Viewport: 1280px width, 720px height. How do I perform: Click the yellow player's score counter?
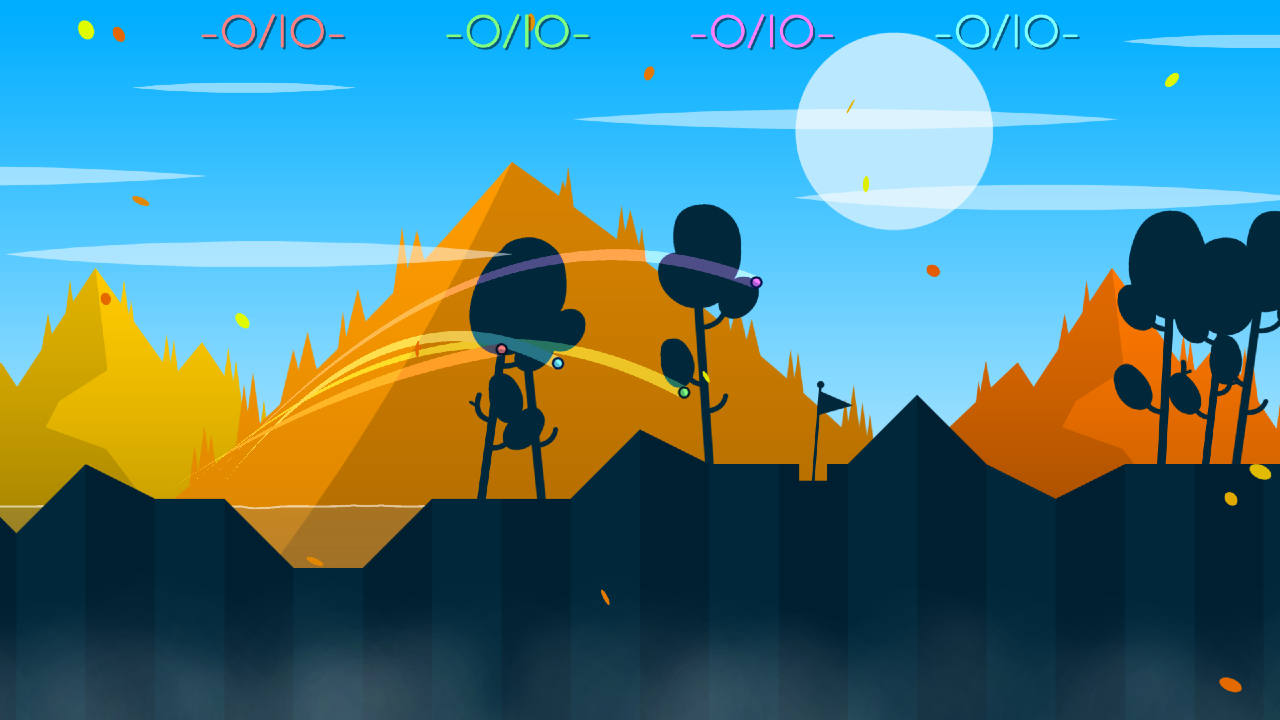coord(519,32)
